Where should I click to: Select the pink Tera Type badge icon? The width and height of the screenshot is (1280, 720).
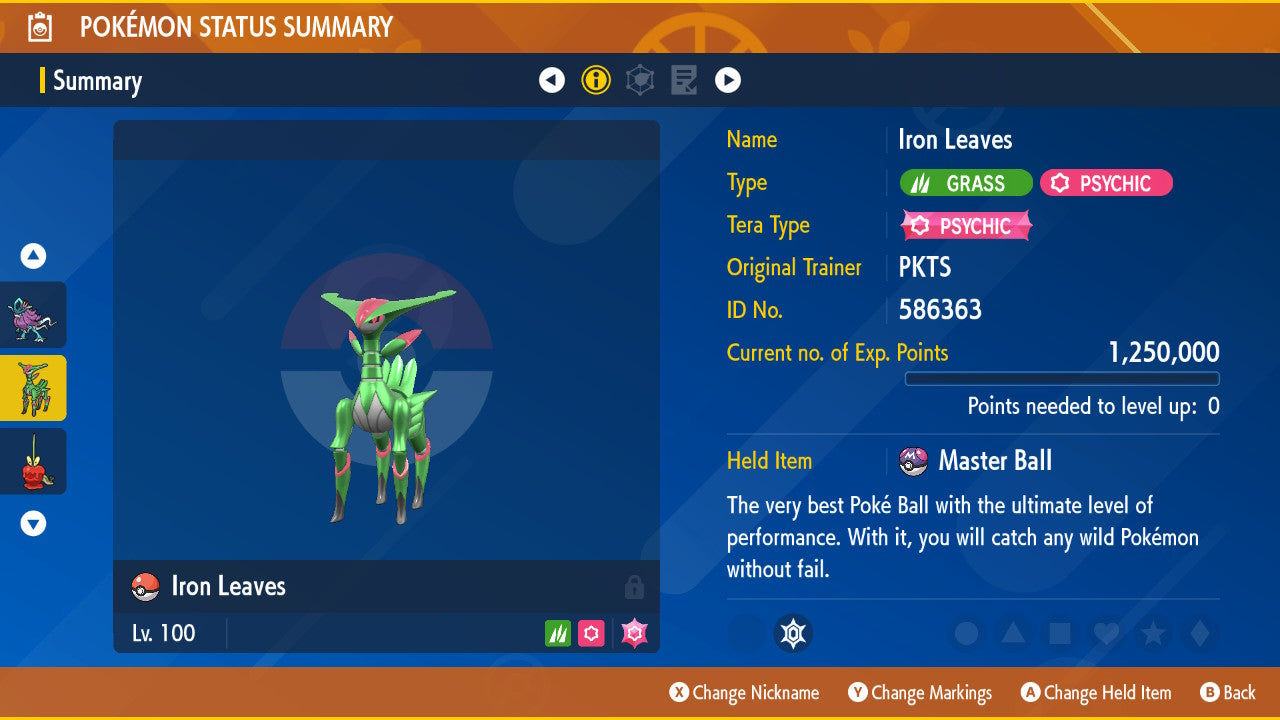pos(963,226)
